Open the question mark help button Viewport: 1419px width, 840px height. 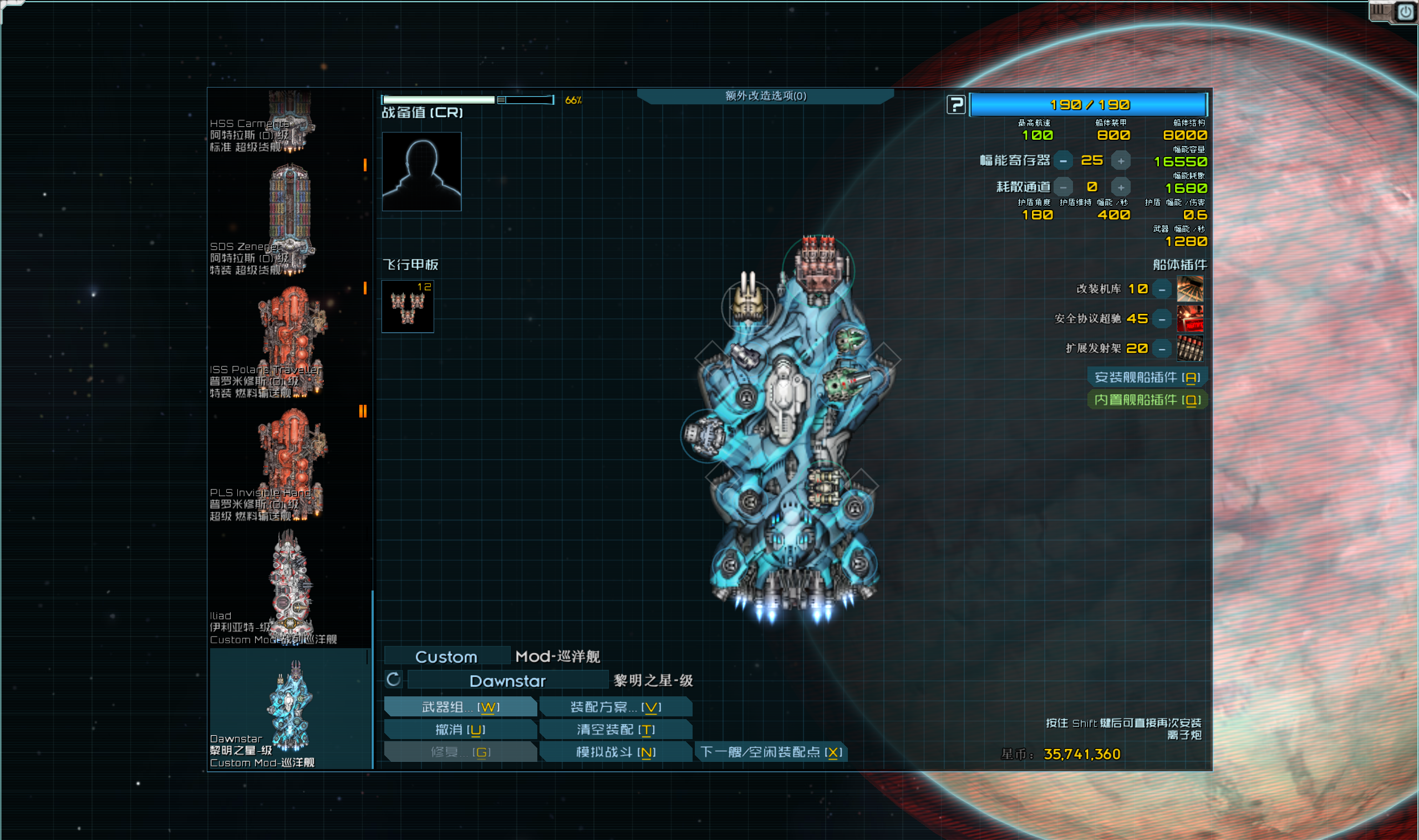pos(956,105)
